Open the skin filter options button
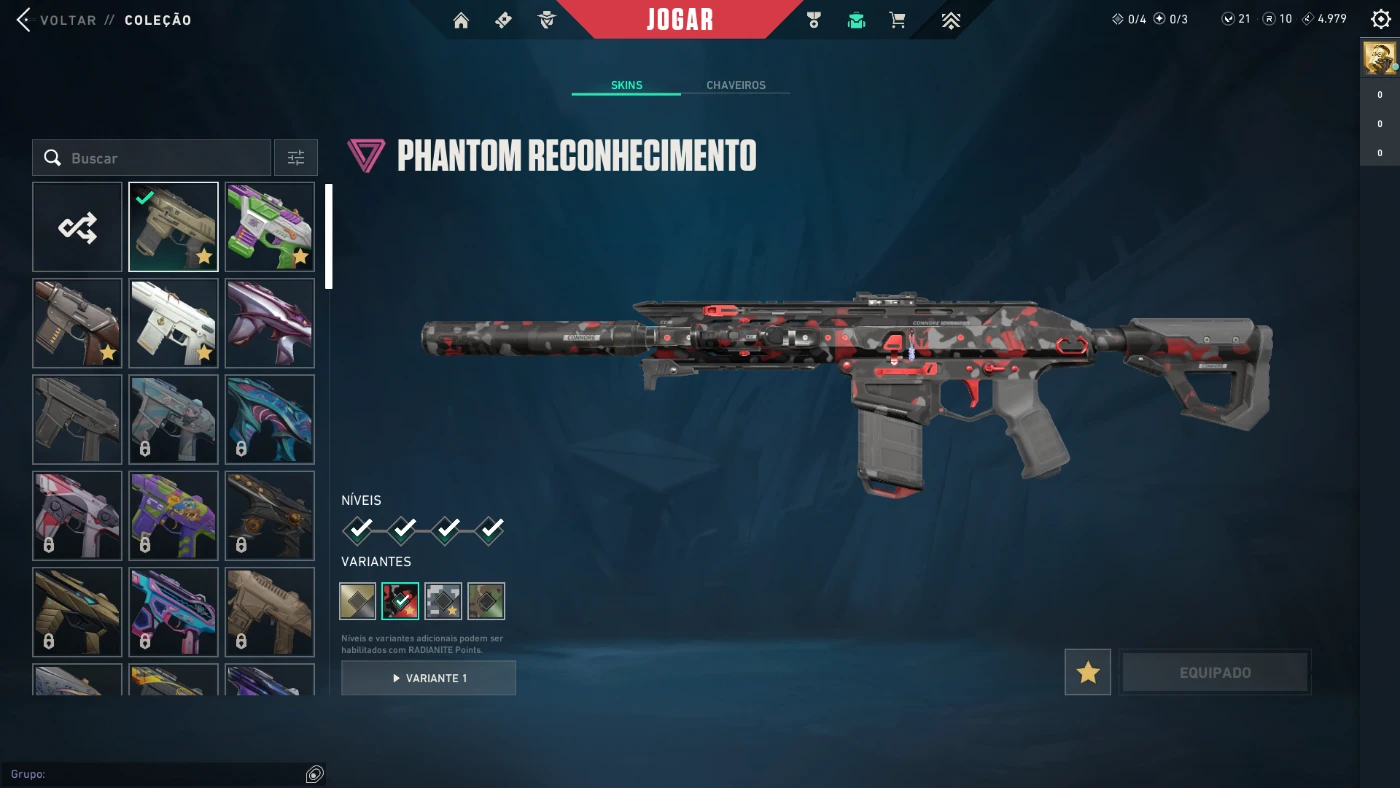This screenshot has height=788, width=1400. click(296, 158)
